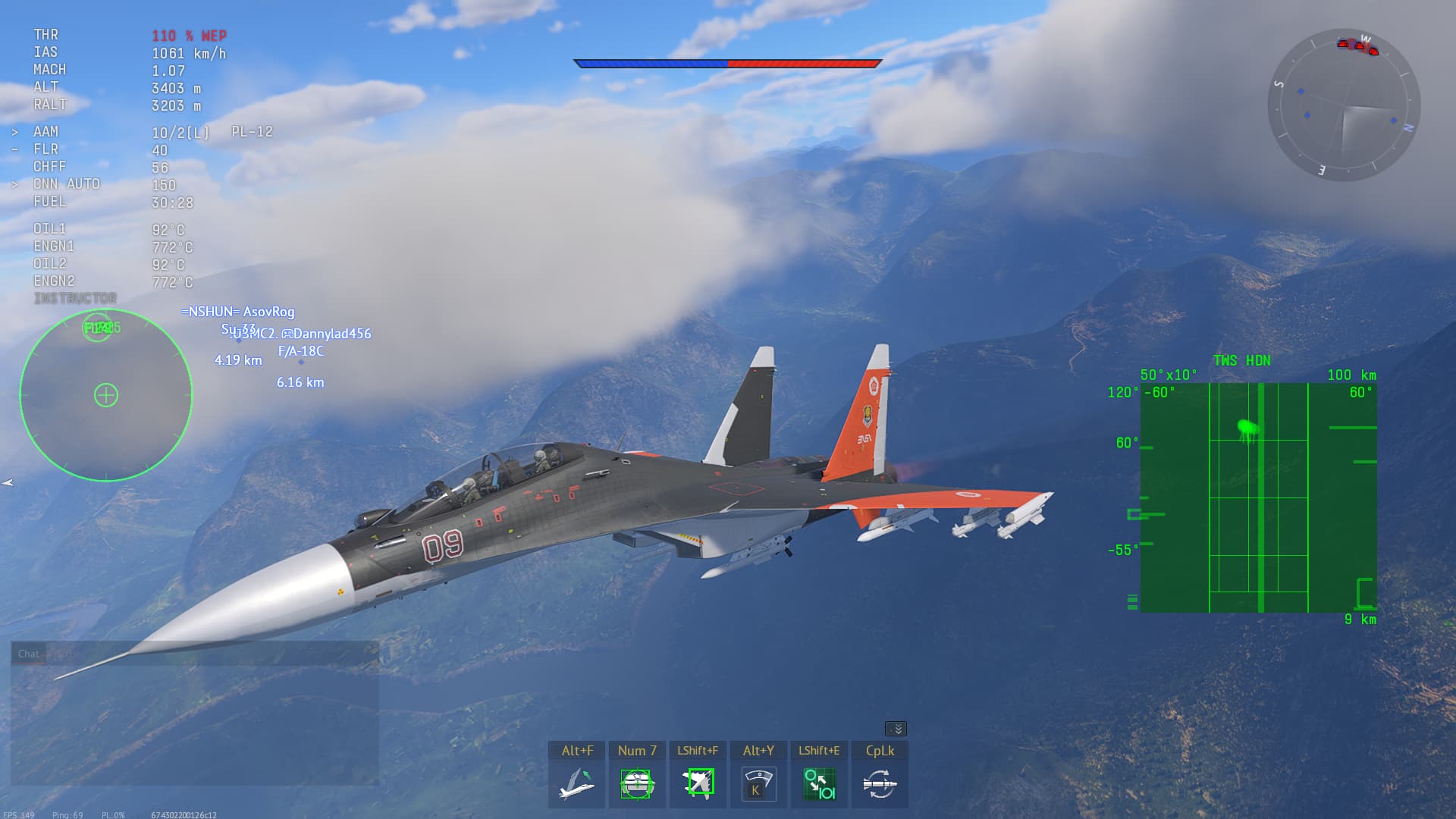Cycle missile selection with the rotating-arrows icon
1456x819 pixels.
(880, 783)
